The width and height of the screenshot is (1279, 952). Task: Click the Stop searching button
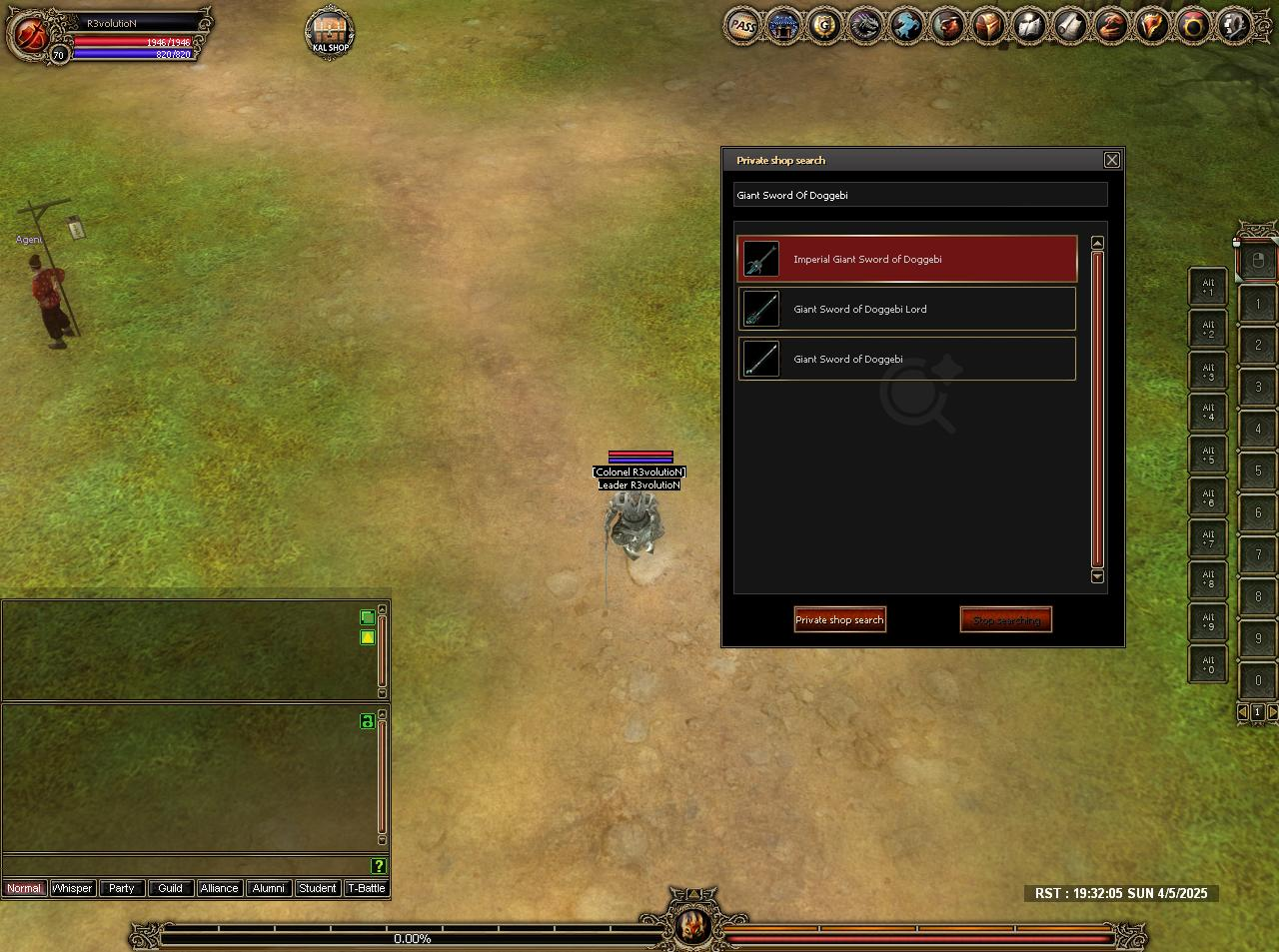pyautogui.click(x=1005, y=619)
